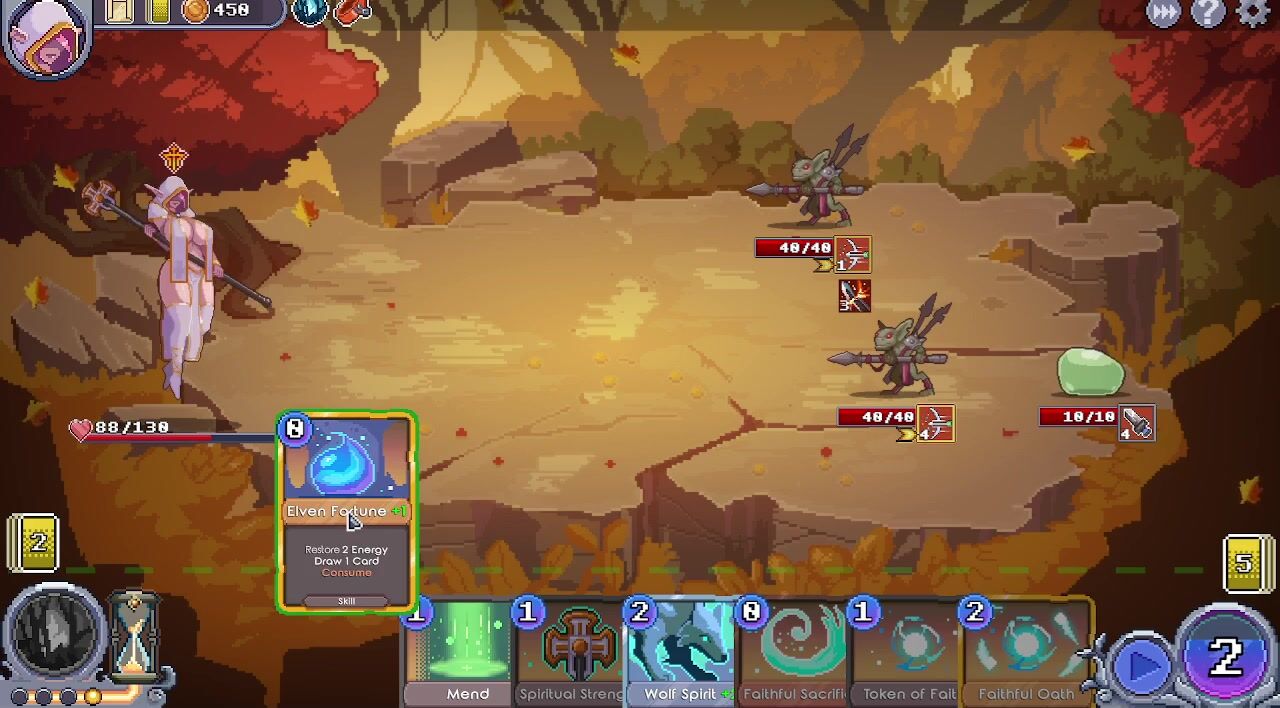Inspect the red relic icon

351,11
